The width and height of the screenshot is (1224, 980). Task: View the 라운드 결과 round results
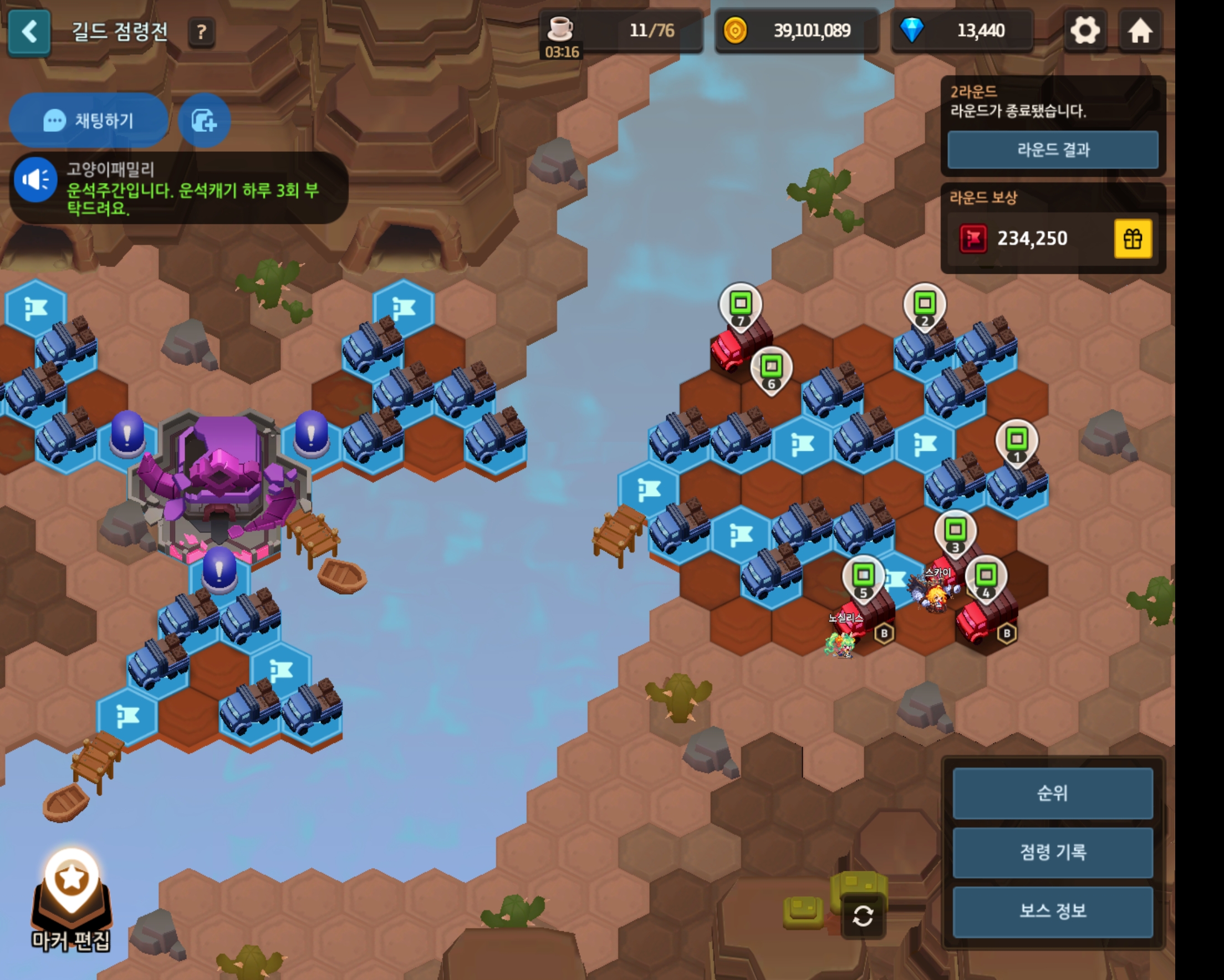(x=1053, y=150)
